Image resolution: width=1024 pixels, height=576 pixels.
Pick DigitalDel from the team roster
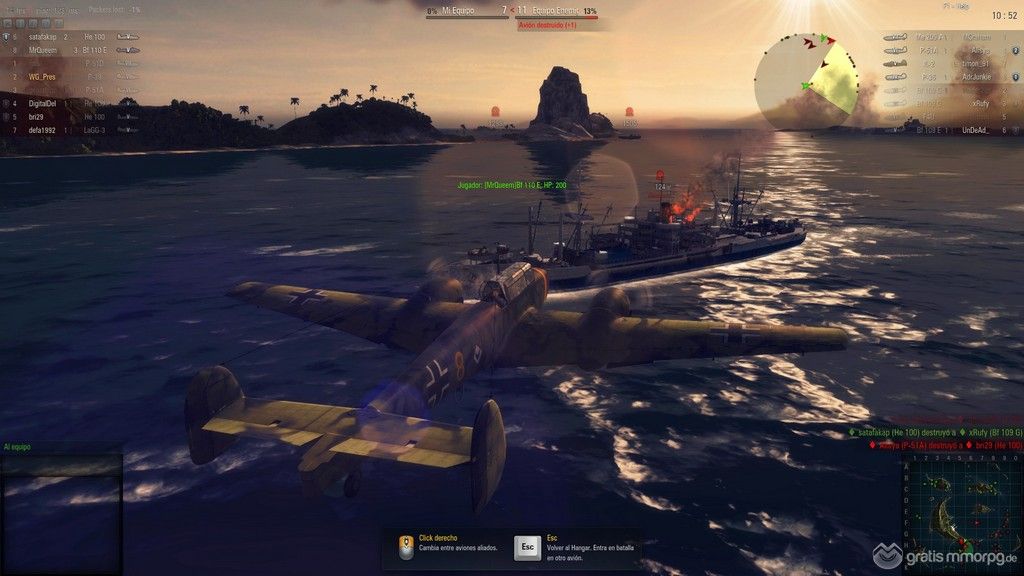click(42, 103)
